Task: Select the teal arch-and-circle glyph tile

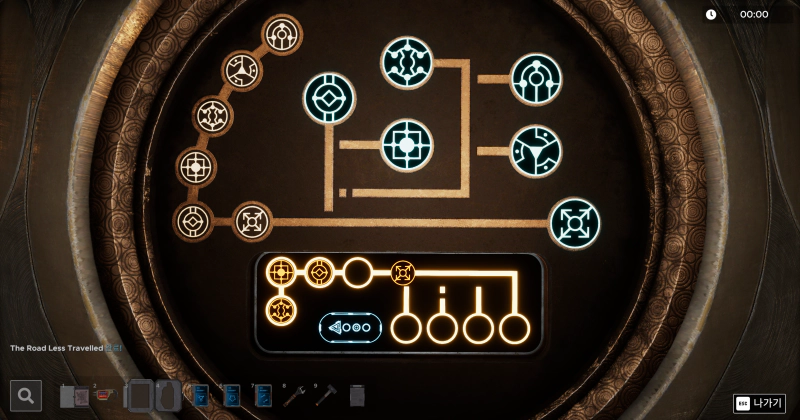Action: pos(536,78)
